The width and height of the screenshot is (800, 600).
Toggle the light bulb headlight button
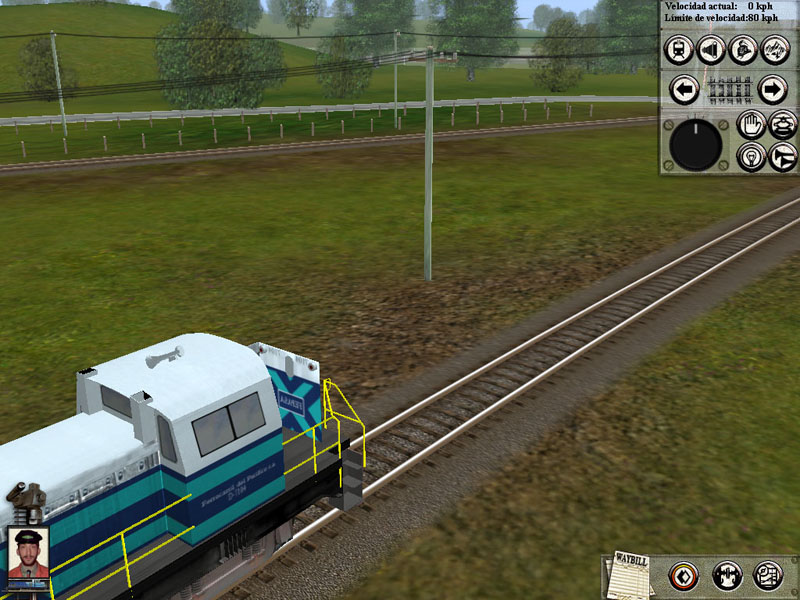(x=751, y=156)
